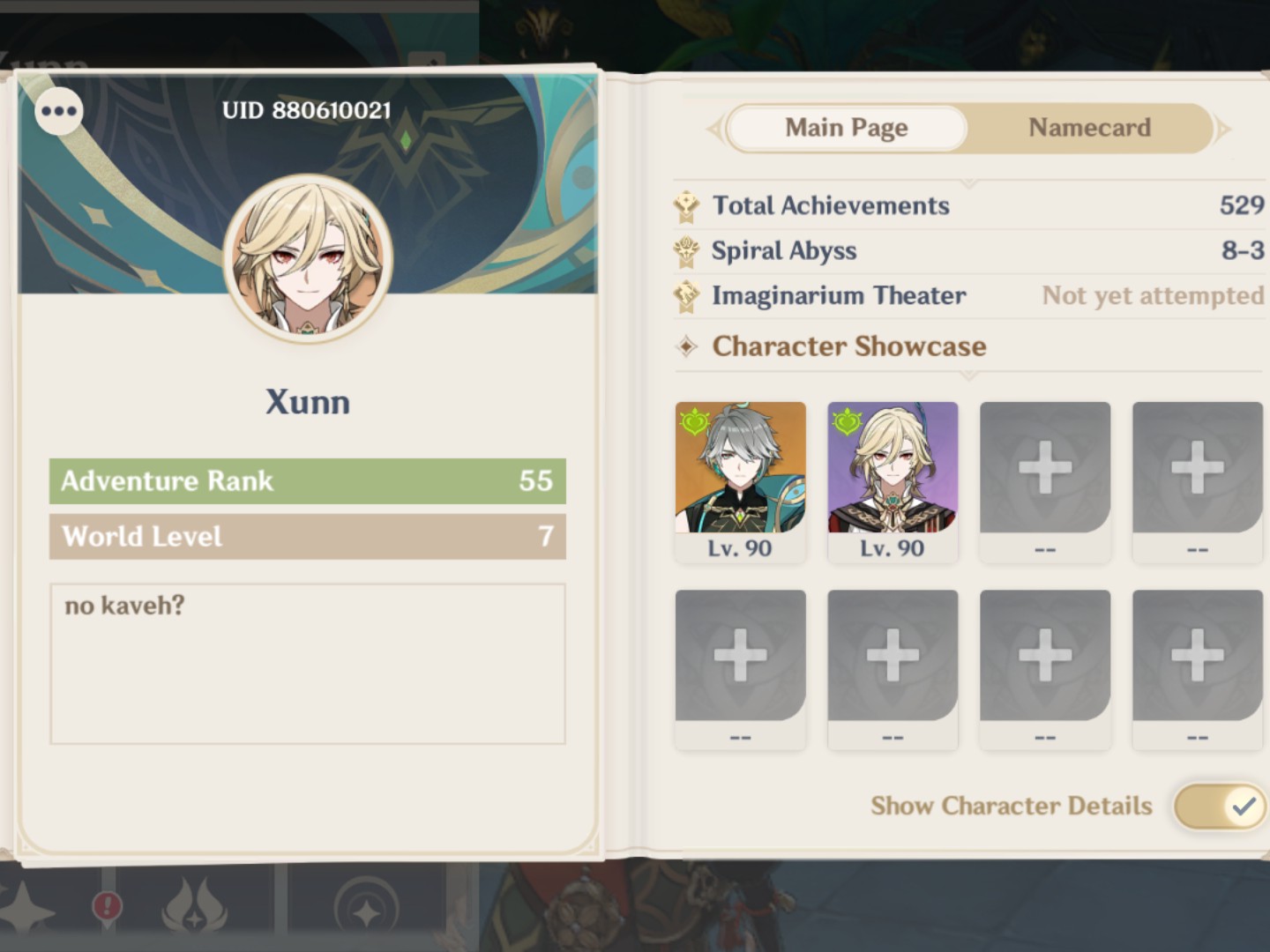1270x952 pixels.
Task: Switch to the Namecard tab
Action: pyautogui.click(x=1088, y=128)
